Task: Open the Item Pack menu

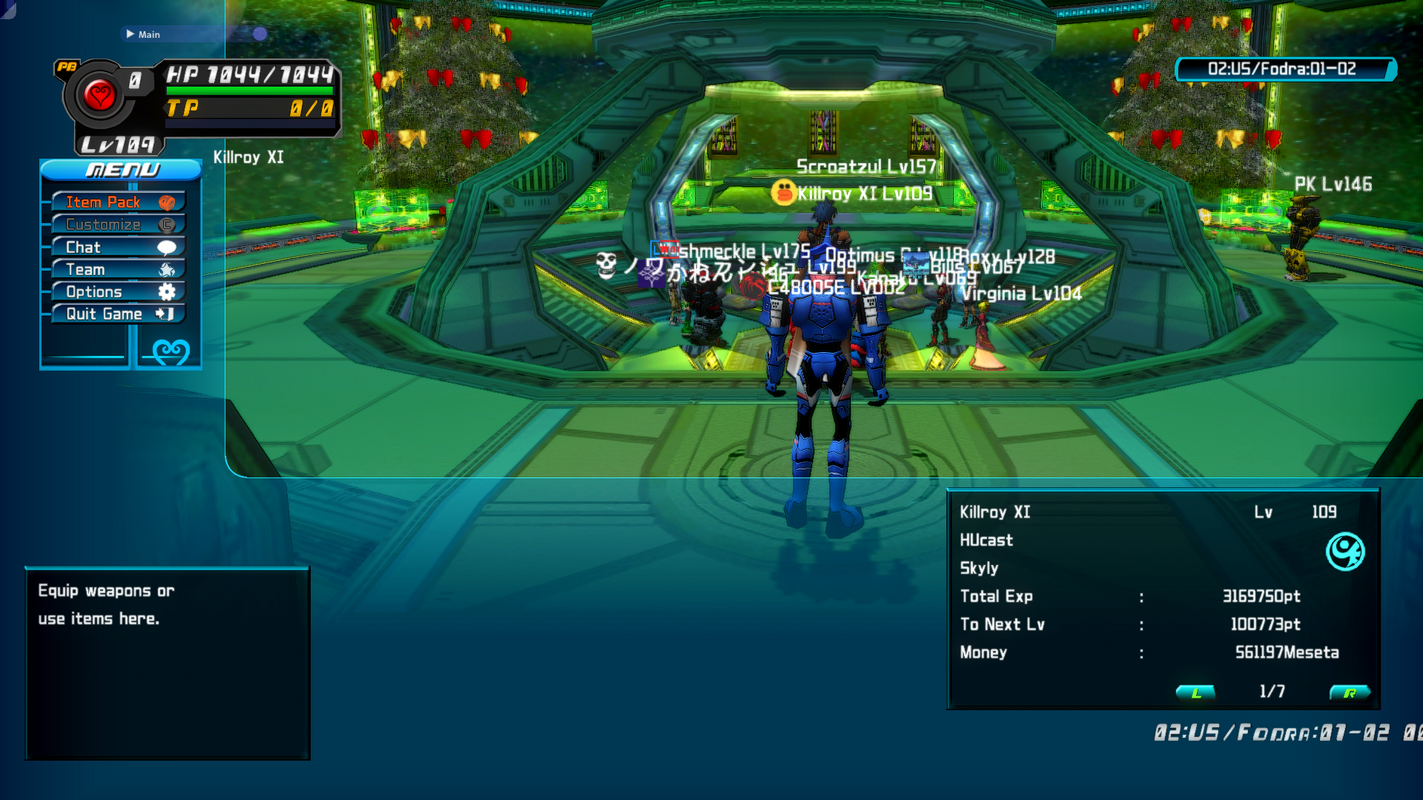Action: click(x=118, y=202)
